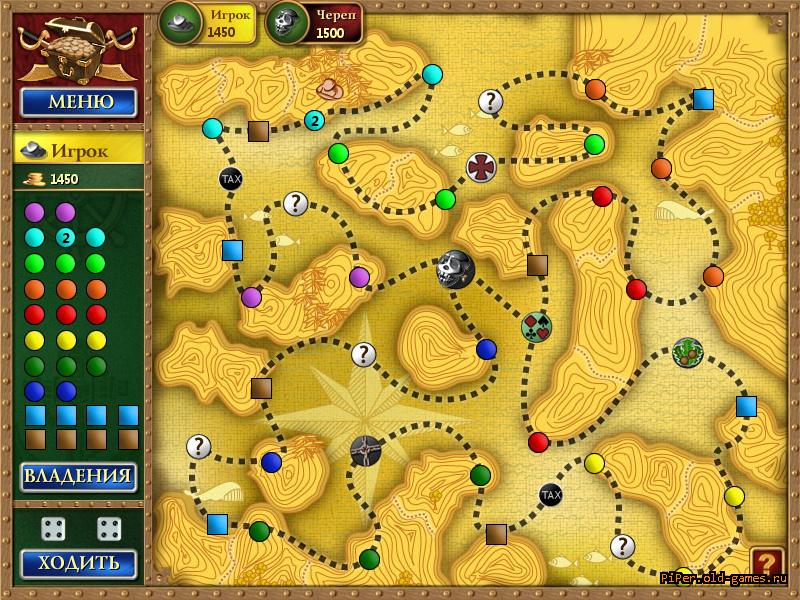Select the Череп opponent tab
The width and height of the screenshot is (800, 600).
[x=314, y=22]
